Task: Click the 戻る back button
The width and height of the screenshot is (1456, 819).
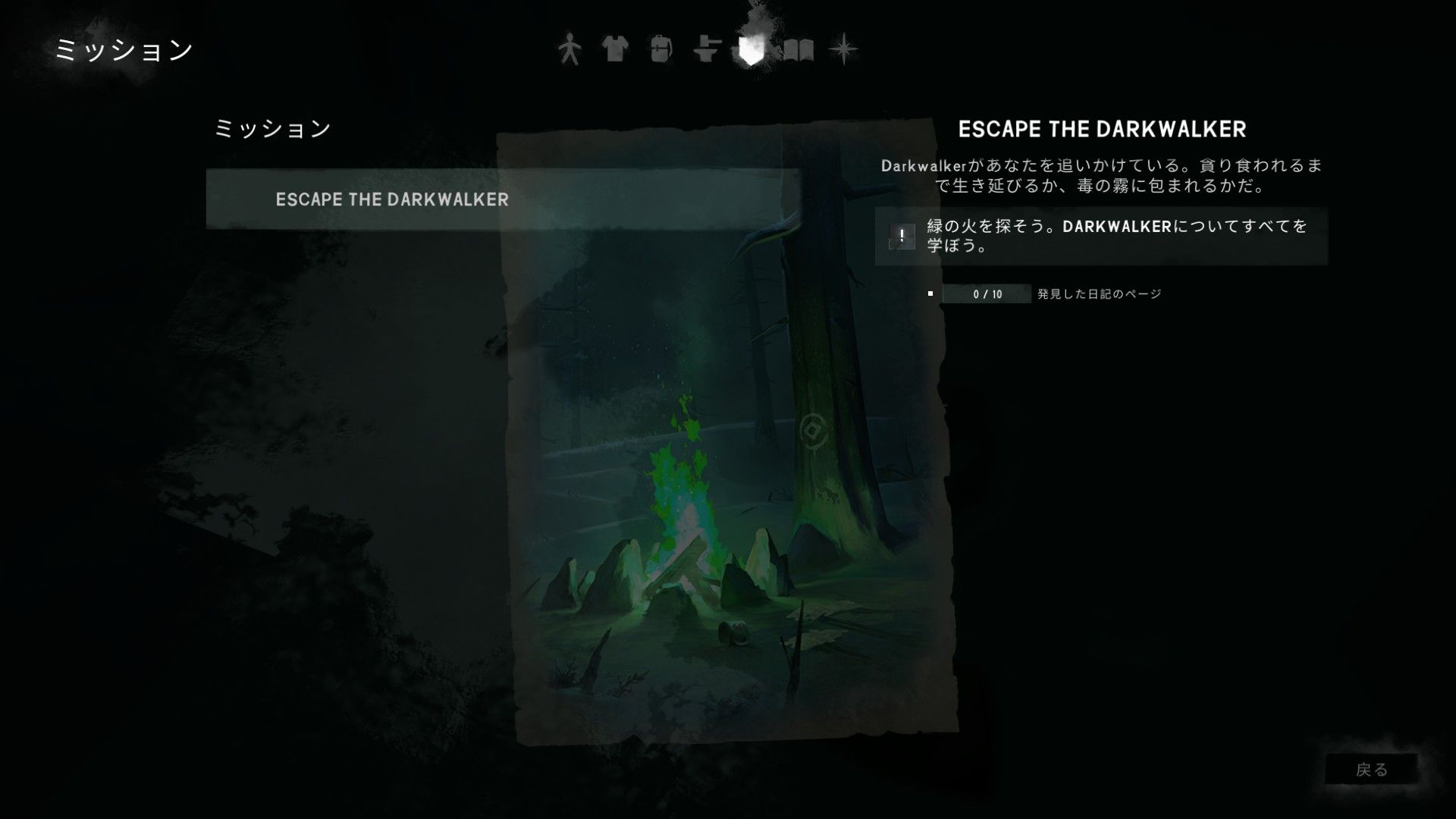Action: [x=1371, y=770]
